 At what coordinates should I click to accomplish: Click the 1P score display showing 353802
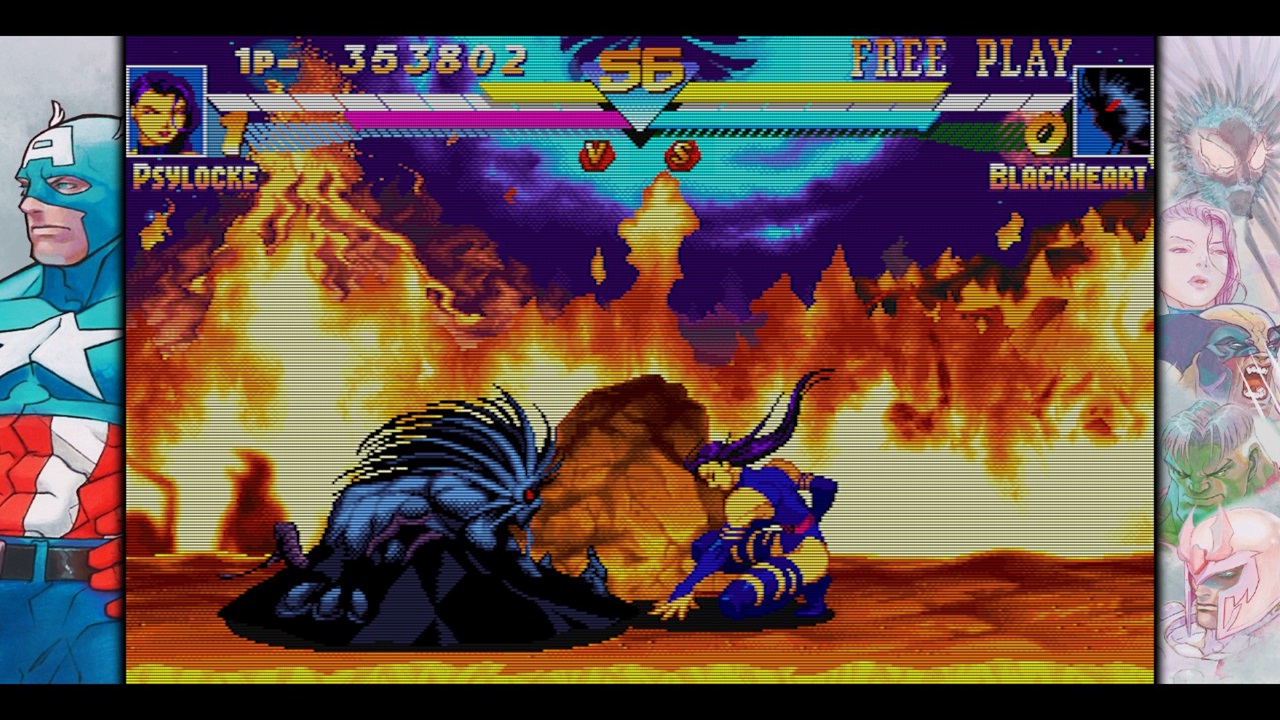[x=430, y=58]
